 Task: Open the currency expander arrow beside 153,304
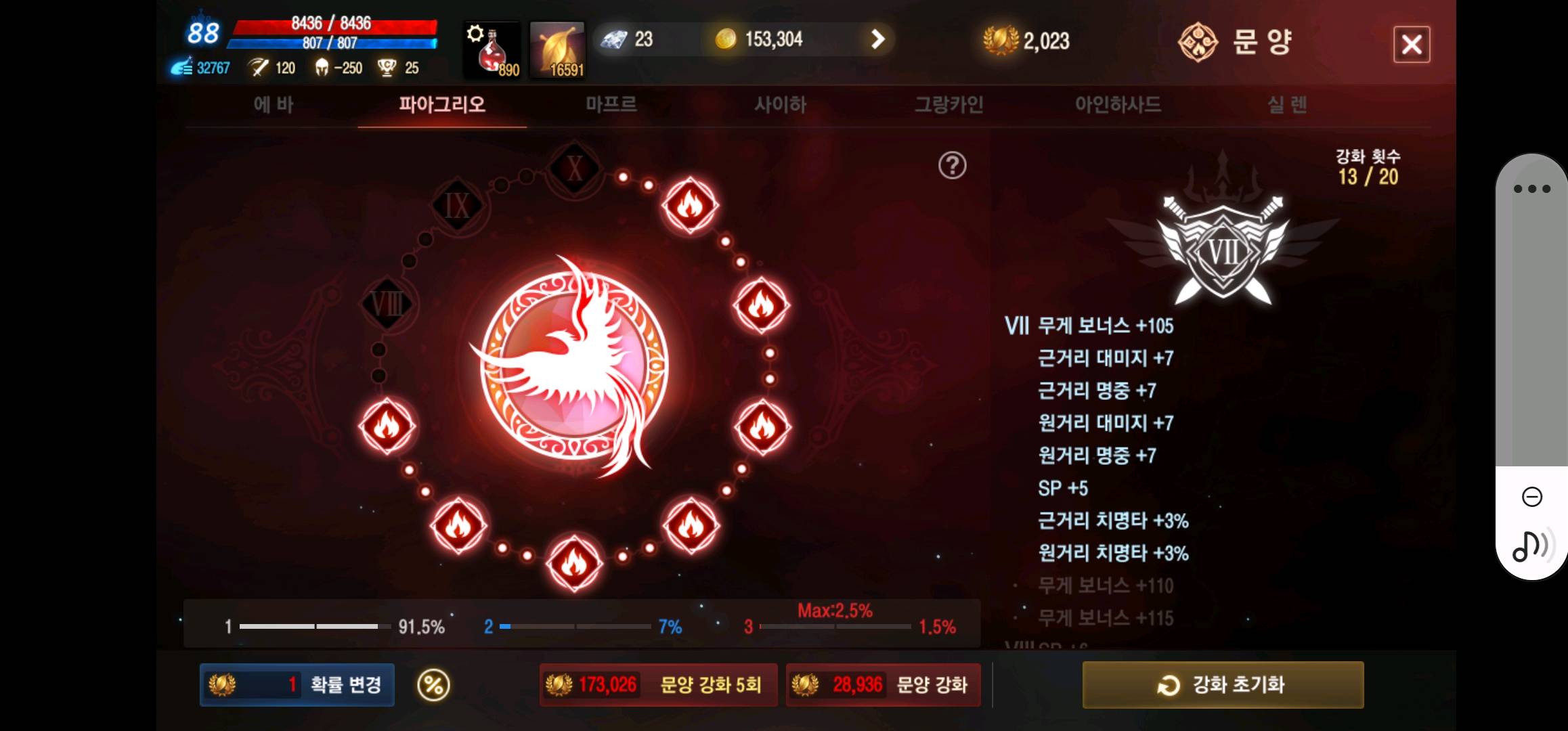[877, 39]
